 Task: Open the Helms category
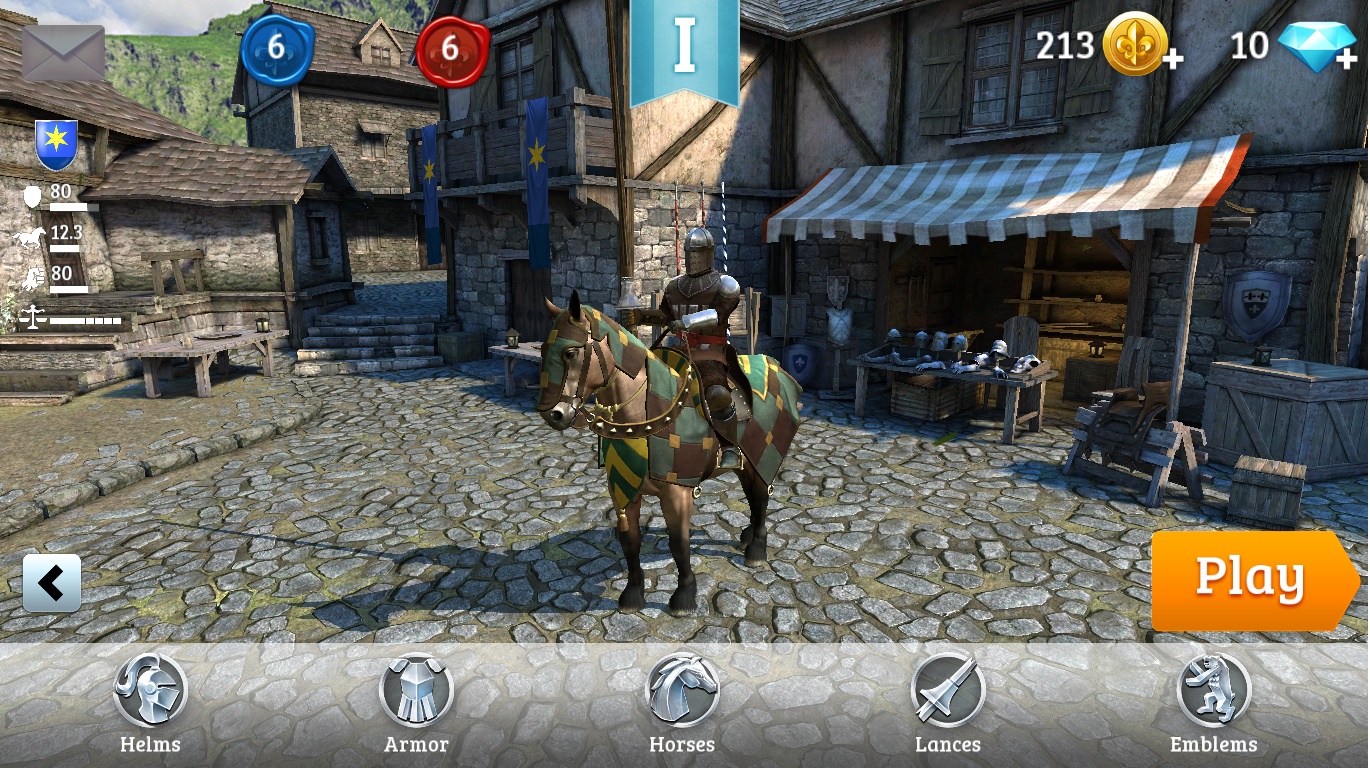tap(150, 702)
